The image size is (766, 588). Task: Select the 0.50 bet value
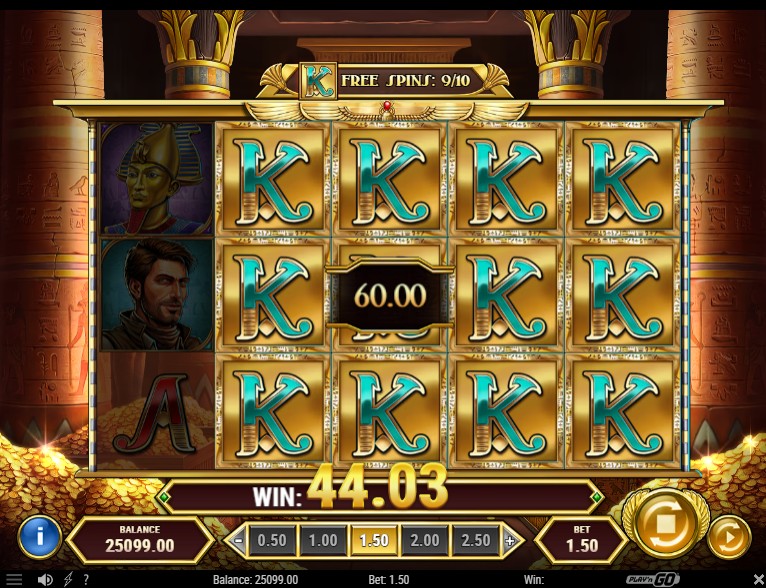click(x=272, y=540)
